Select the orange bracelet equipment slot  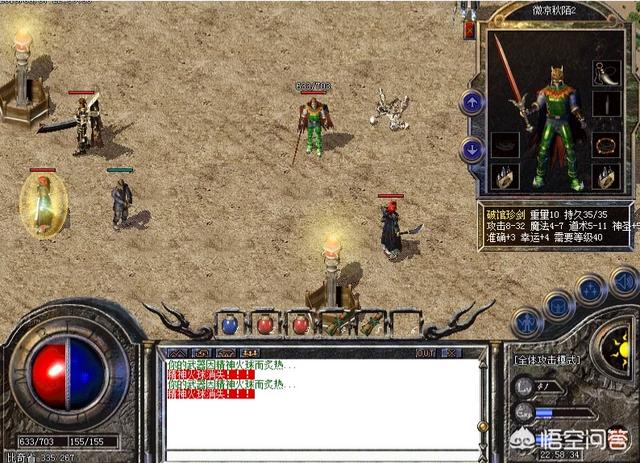[604, 144]
